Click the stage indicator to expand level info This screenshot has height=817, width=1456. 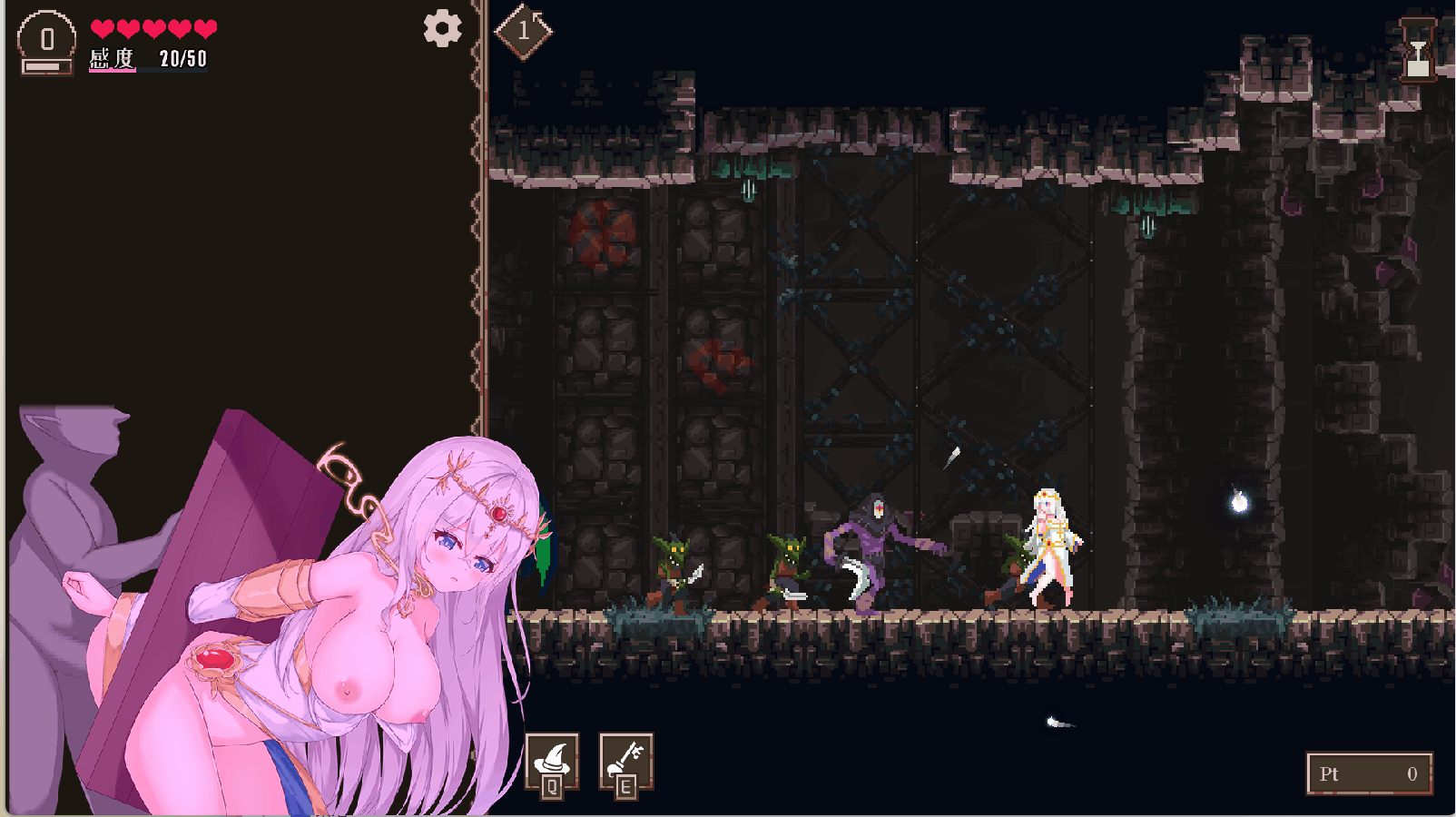pyautogui.click(x=524, y=30)
